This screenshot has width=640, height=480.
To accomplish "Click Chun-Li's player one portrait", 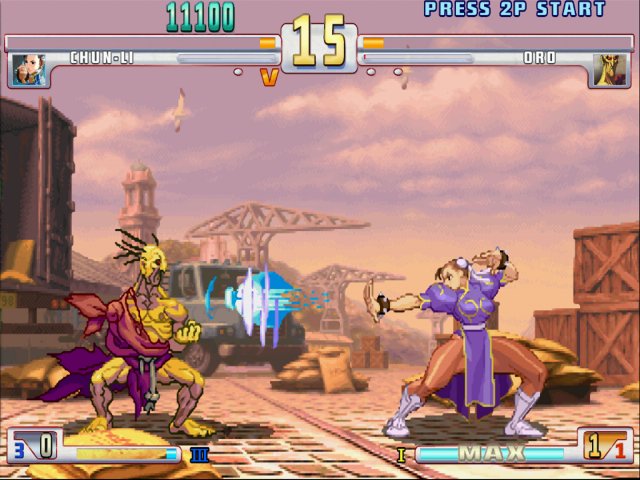I will click(29, 70).
